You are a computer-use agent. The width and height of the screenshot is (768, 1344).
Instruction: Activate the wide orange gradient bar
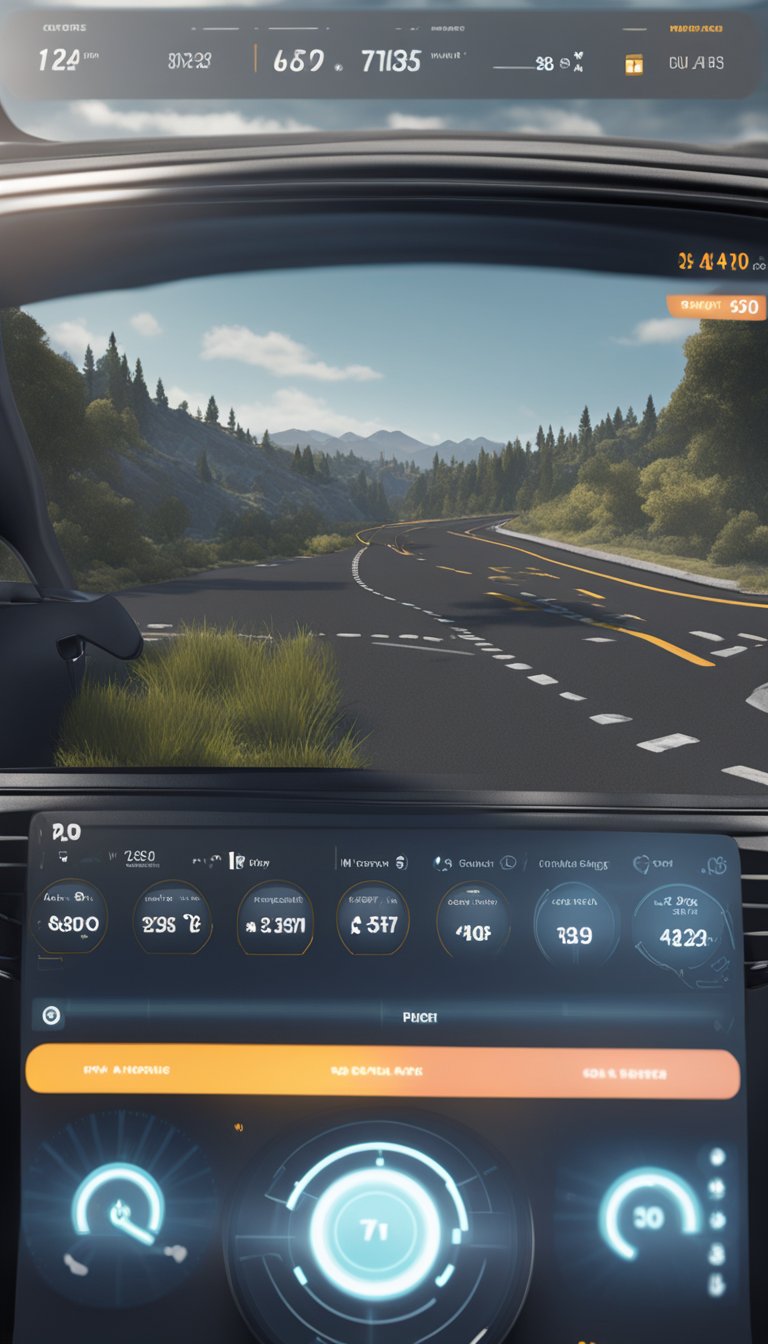click(382, 1071)
